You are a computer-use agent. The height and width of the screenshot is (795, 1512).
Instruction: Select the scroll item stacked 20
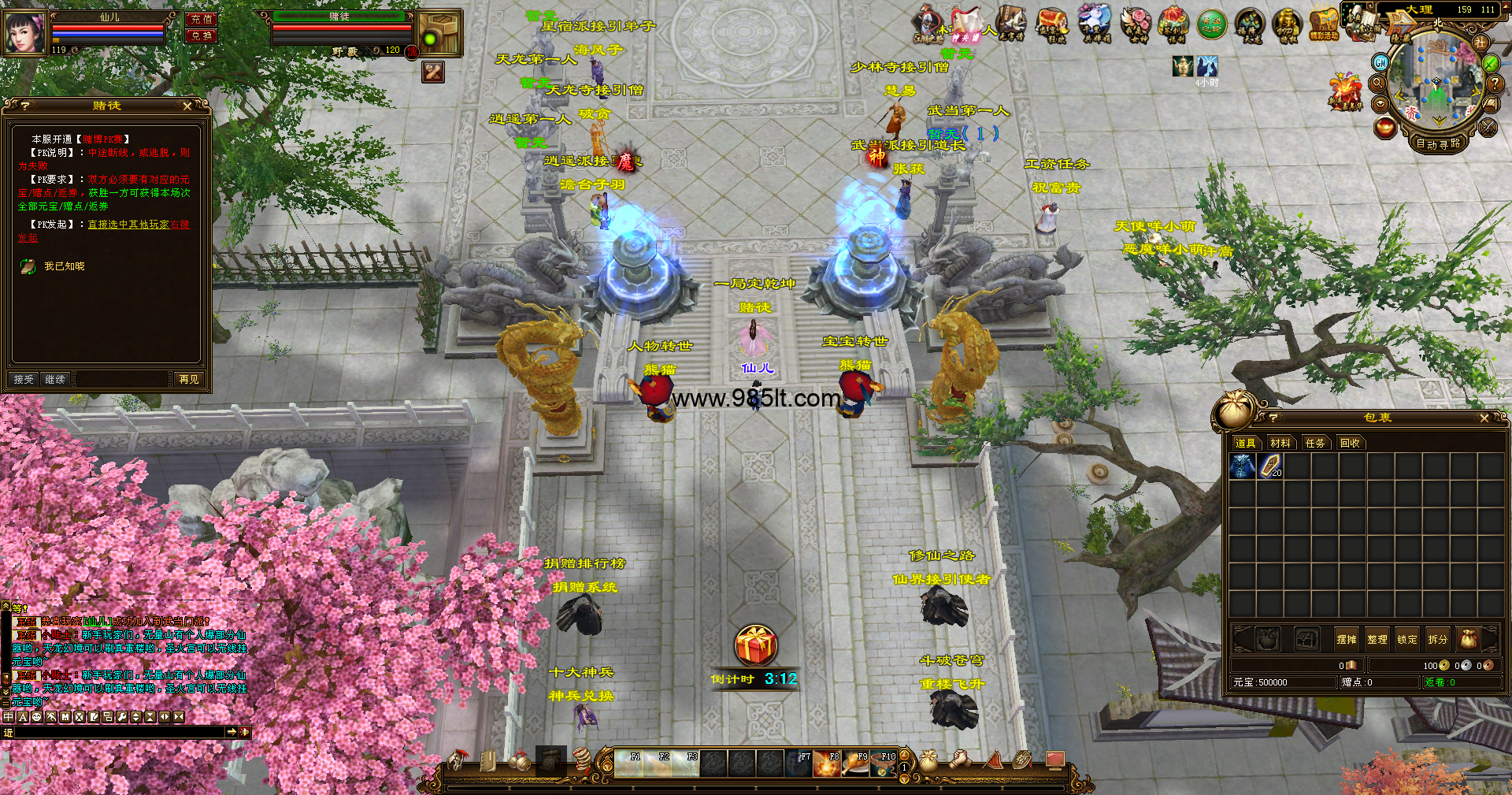coord(1270,467)
